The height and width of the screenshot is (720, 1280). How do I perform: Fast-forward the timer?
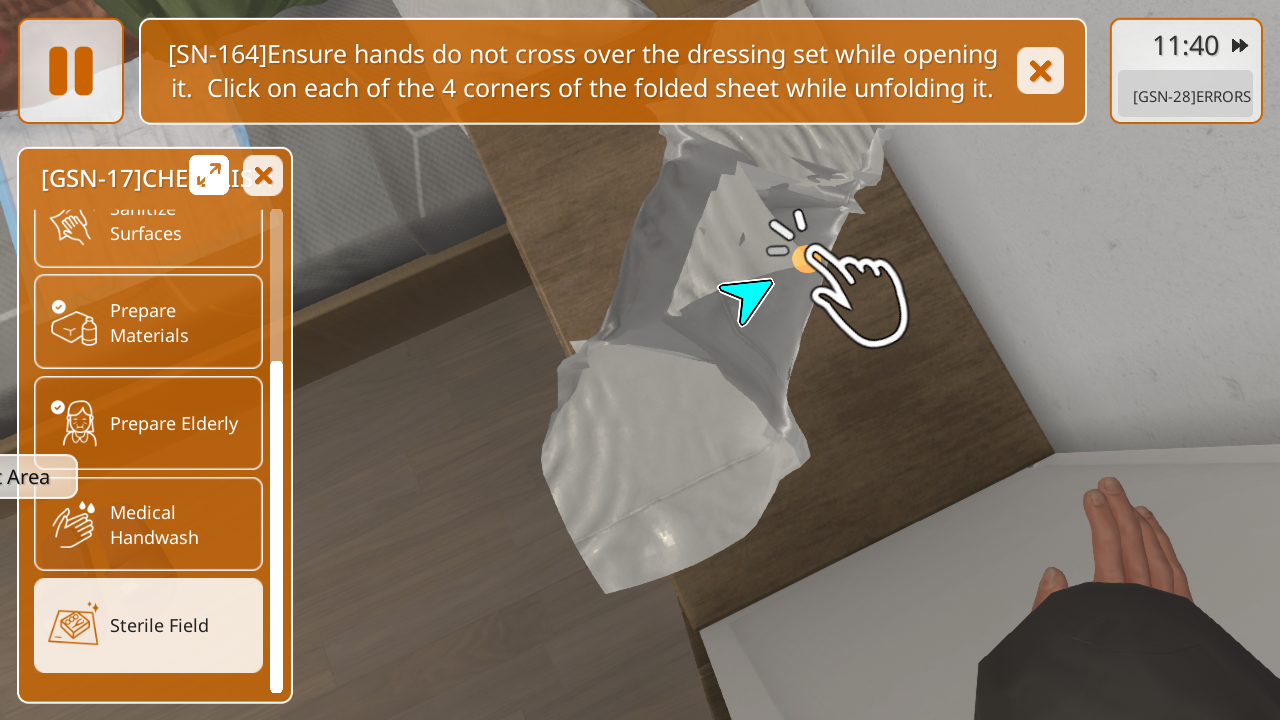point(1240,46)
